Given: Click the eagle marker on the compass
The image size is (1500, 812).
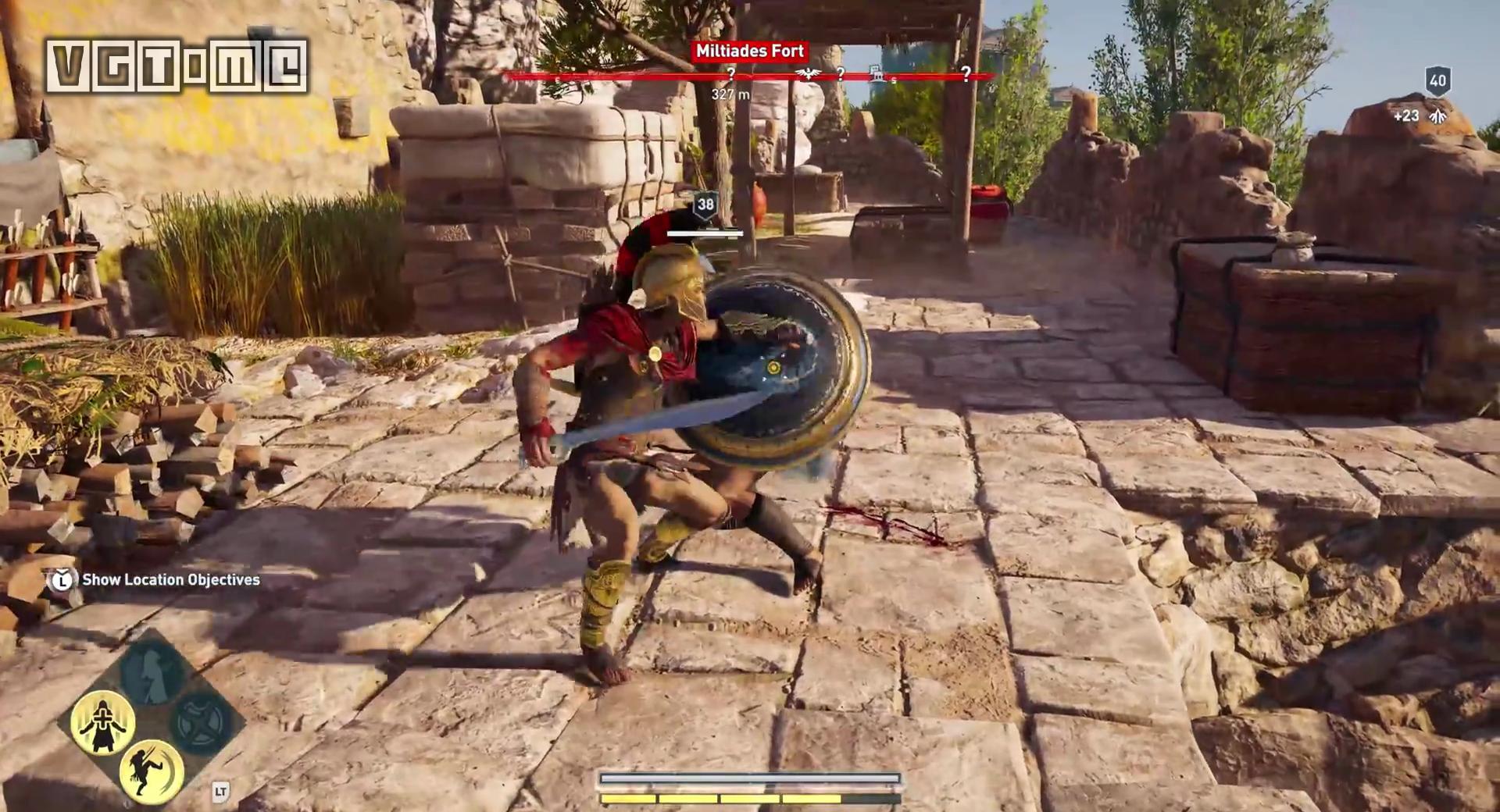Looking at the screenshot, I should pyautogui.click(x=808, y=74).
